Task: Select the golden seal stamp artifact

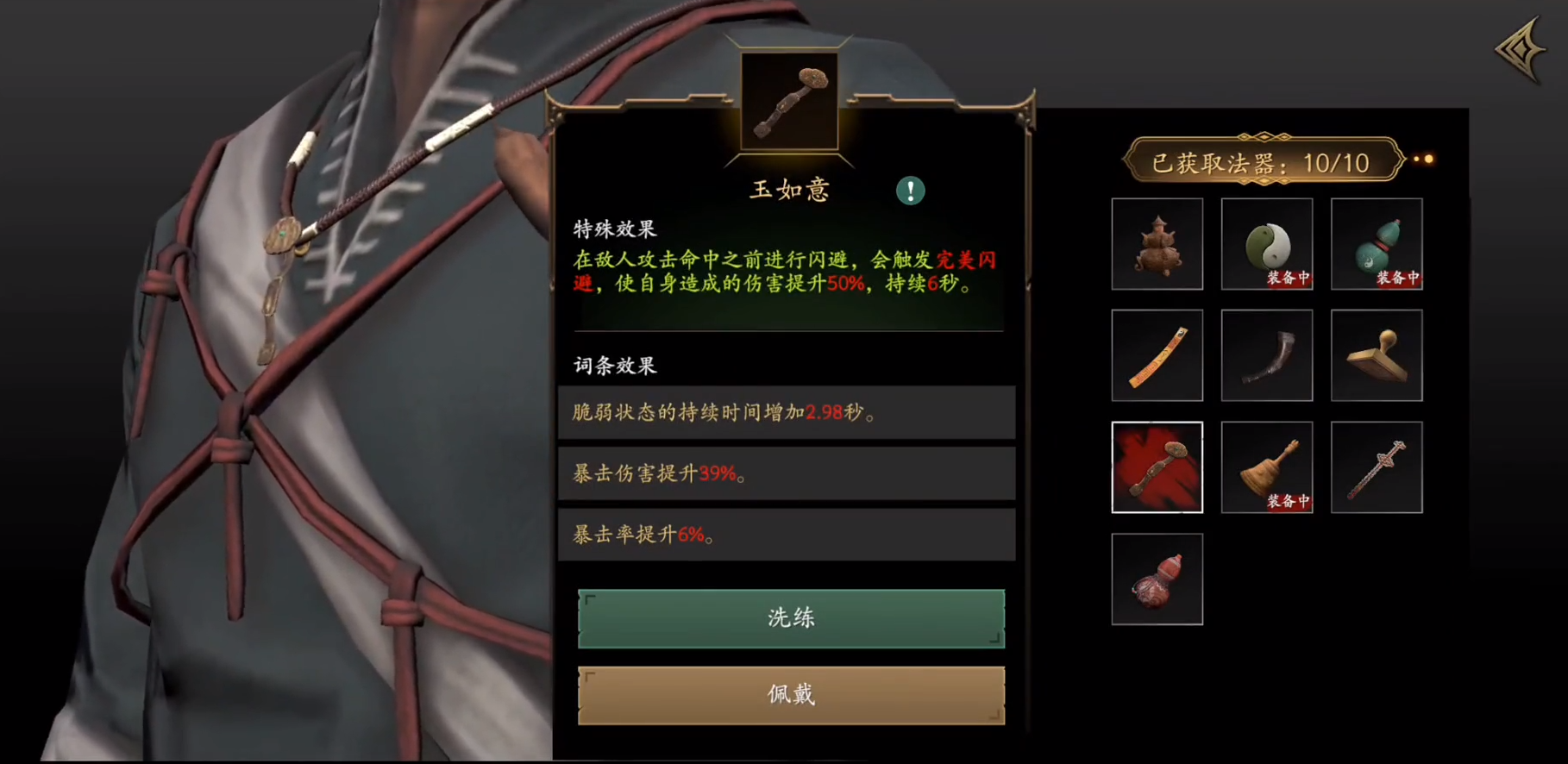Action: pos(1376,355)
